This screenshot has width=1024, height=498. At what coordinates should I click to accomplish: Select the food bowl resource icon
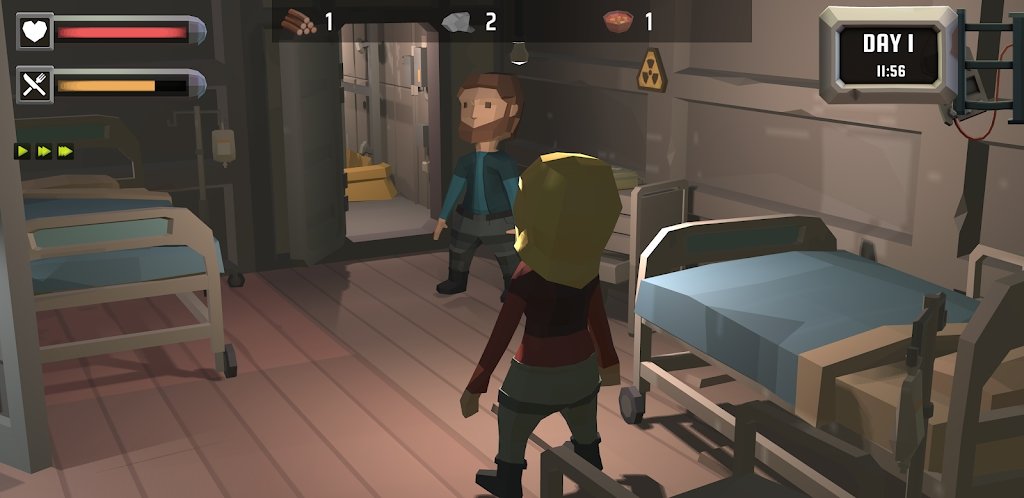click(618, 21)
